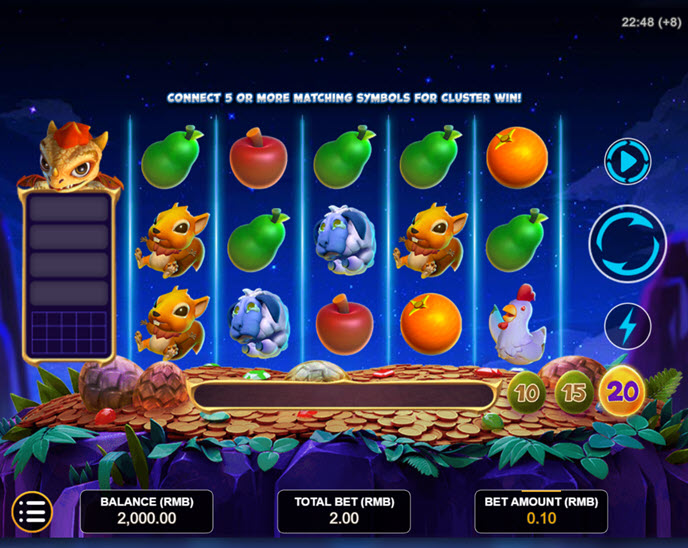688x548 pixels.
Task: Spin the reels with the circular arrow button
Action: [x=627, y=243]
